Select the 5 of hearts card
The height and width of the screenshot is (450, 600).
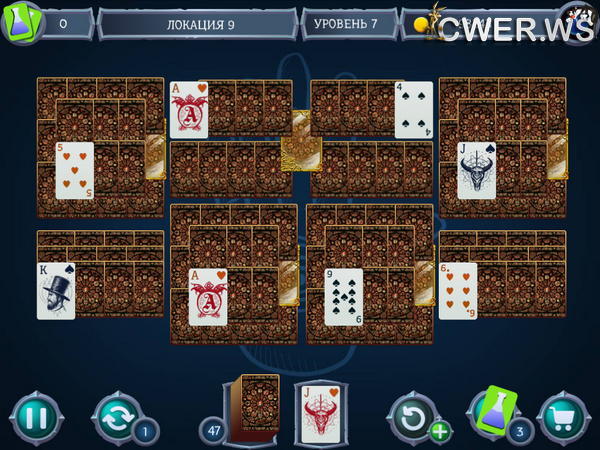pyautogui.click(x=75, y=170)
